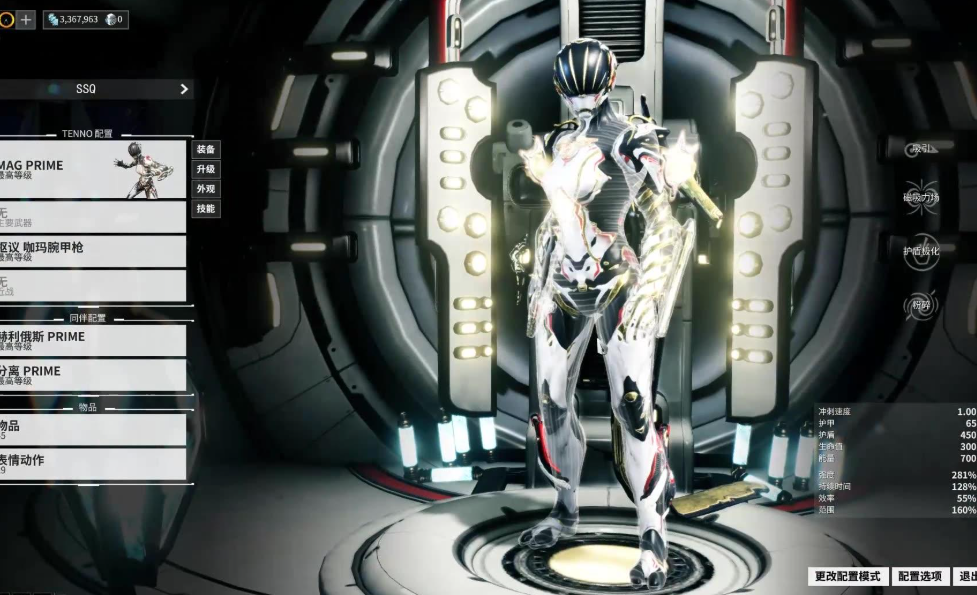Click the 更改配置模式 change loadout mode button

click(847, 576)
